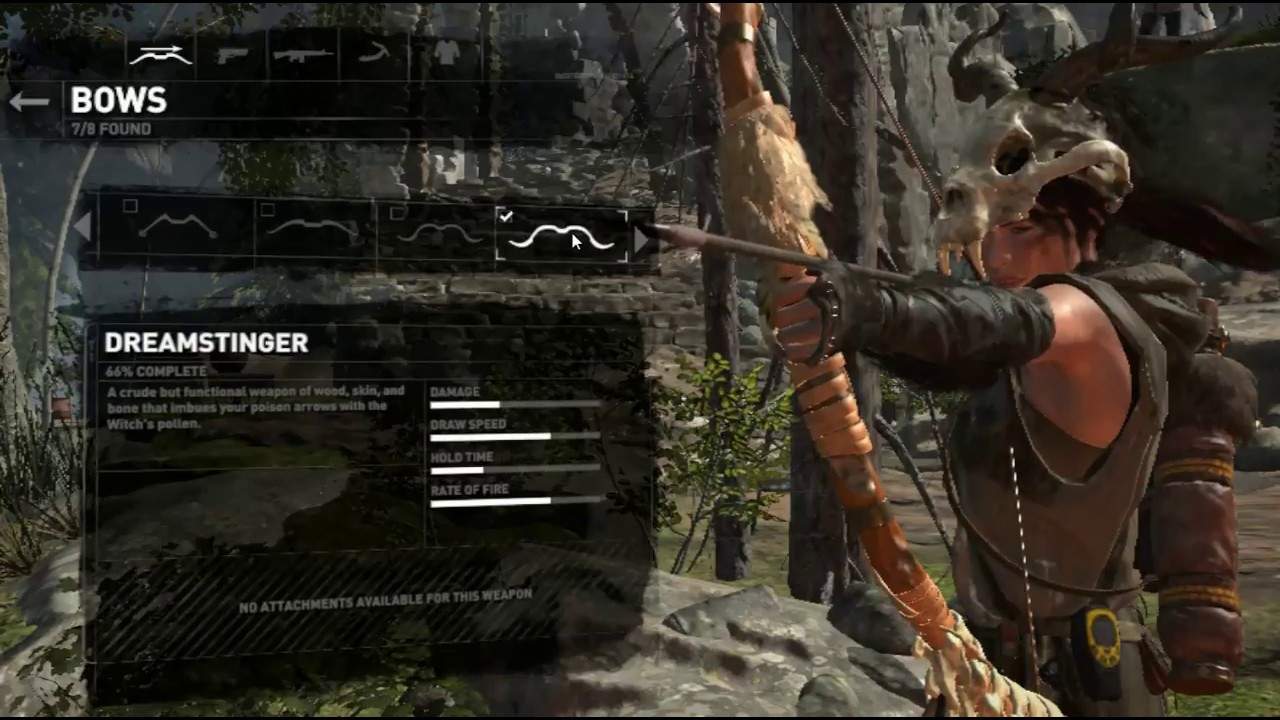Viewport: 1280px width, 720px height.
Task: Show the next bows with the right arrow
Action: pos(642,236)
